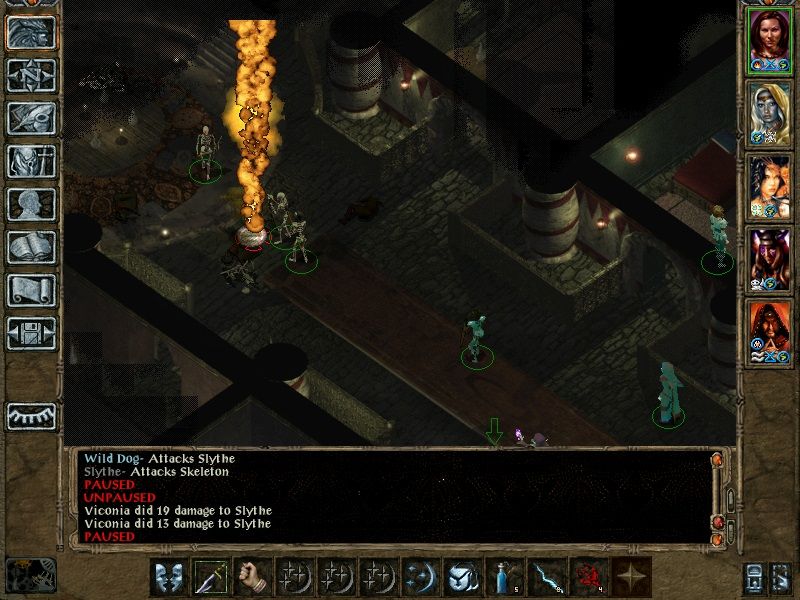Activate the talk masks button
Image resolution: width=800 pixels, height=600 pixels.
[x=168, y=577]
